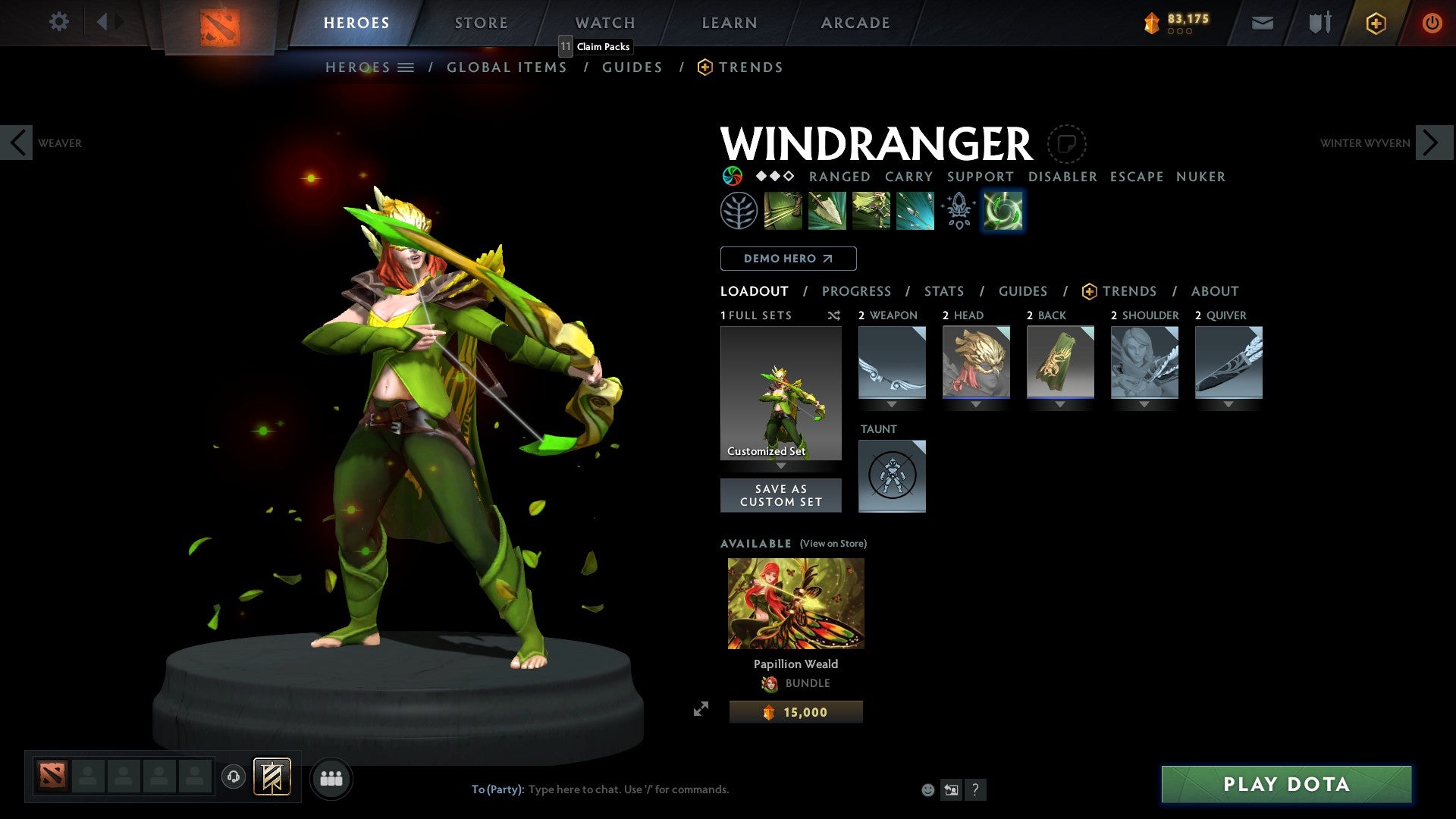Click the Shackleshot ability icon
1456x819 pixels.
[x=783, y=211]
